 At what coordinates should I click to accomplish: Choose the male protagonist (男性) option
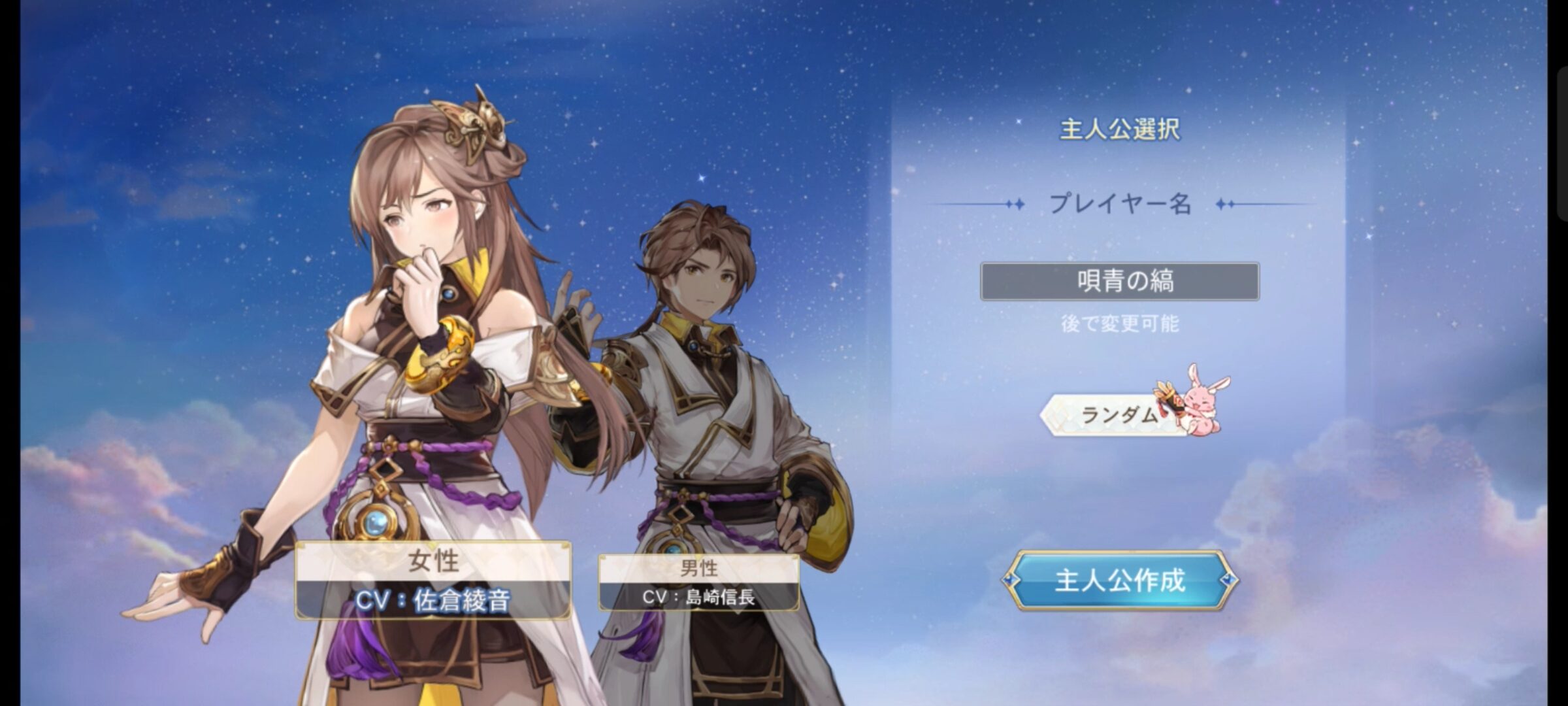tap(698, 582)
